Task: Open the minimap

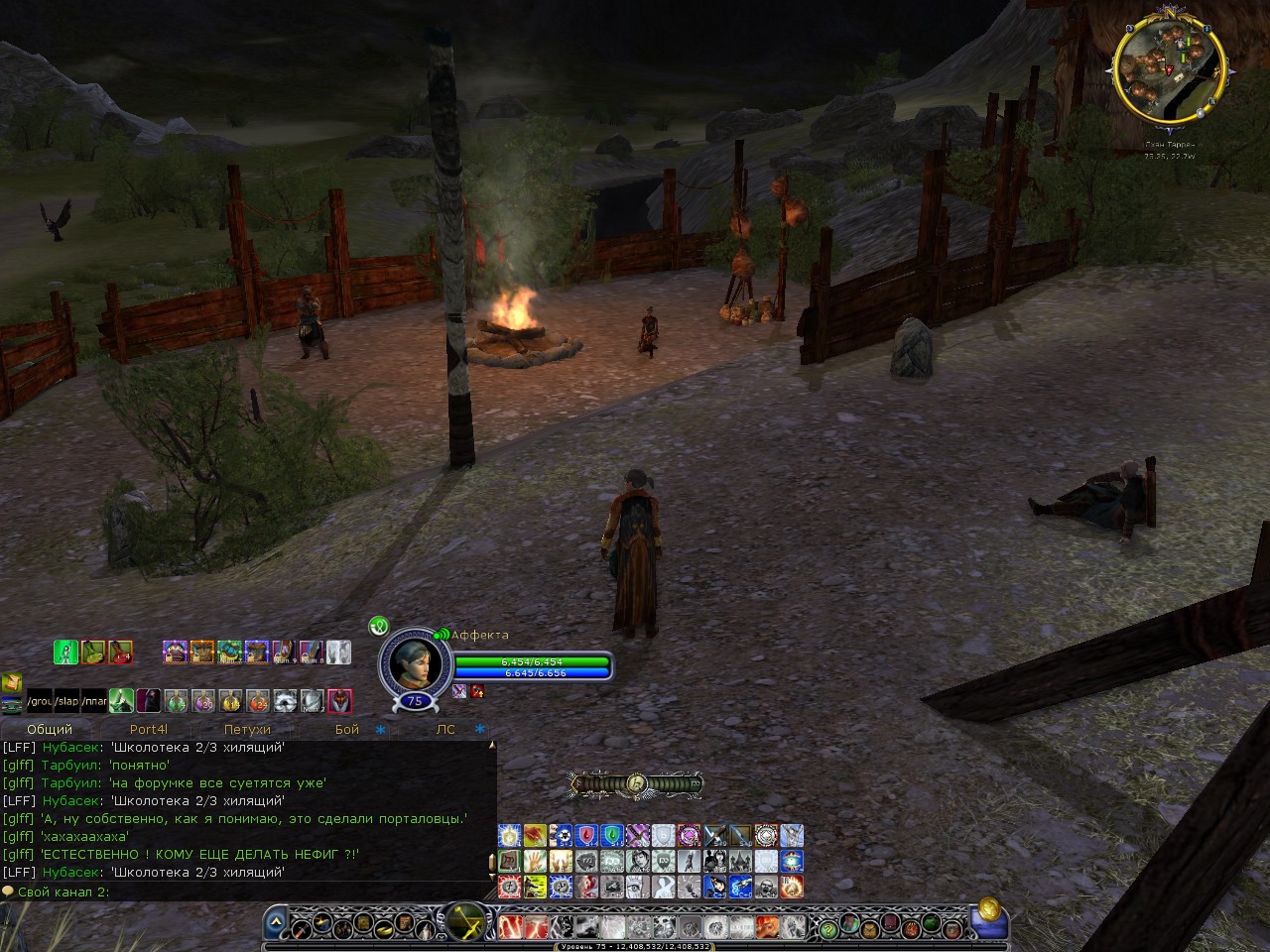Action: tap(1168, 64)
